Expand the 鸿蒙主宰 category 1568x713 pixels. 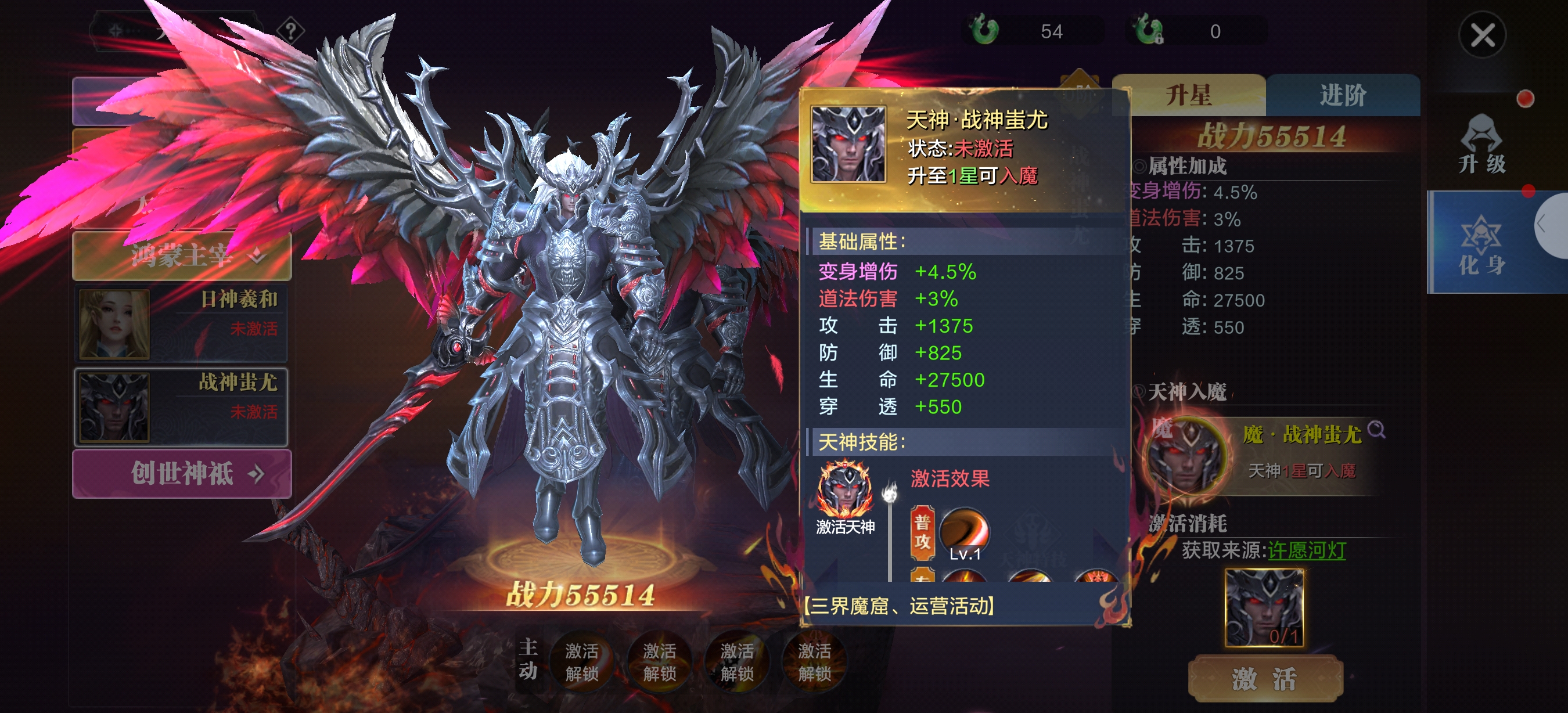182,255
